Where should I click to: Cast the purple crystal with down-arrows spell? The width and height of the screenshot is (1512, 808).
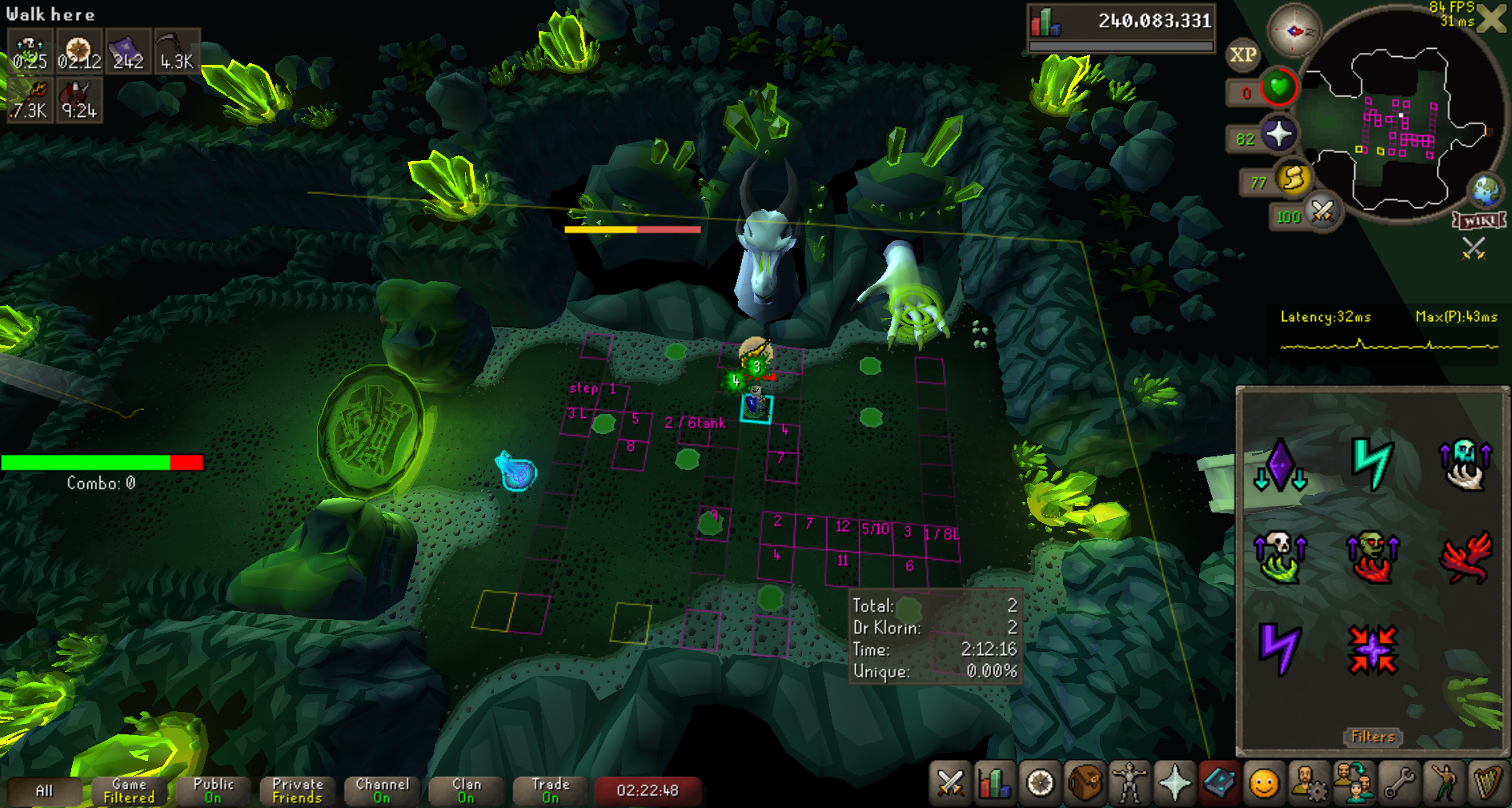pos(1279,464)
